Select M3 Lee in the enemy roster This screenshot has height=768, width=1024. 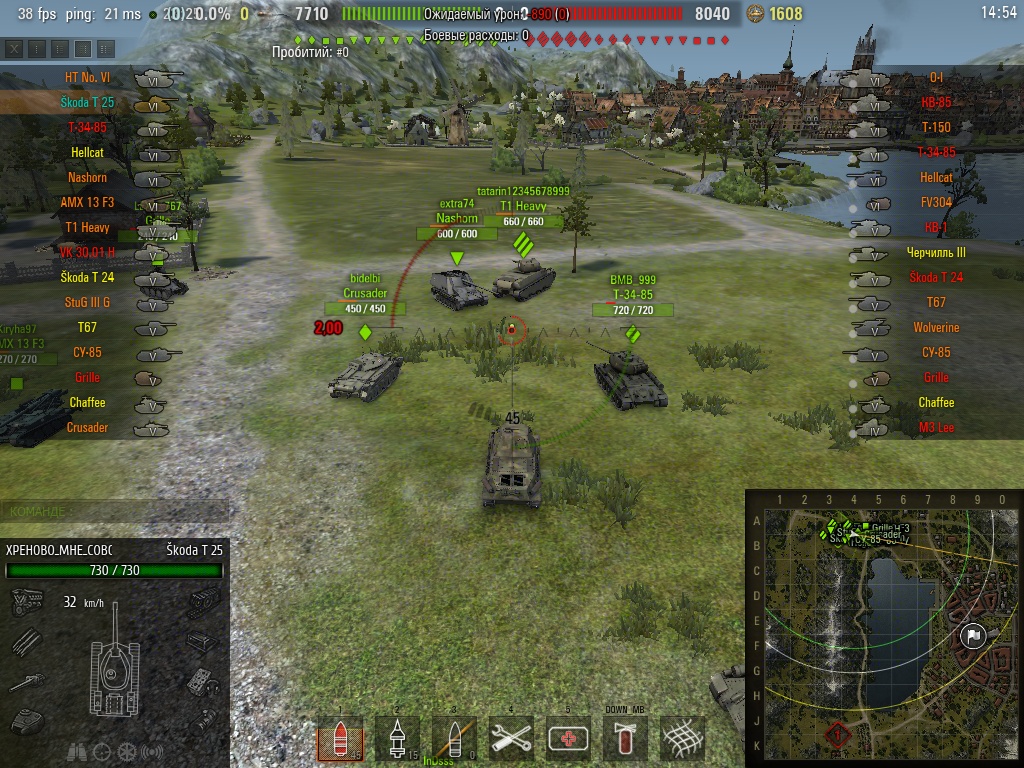tap(936, 427)
